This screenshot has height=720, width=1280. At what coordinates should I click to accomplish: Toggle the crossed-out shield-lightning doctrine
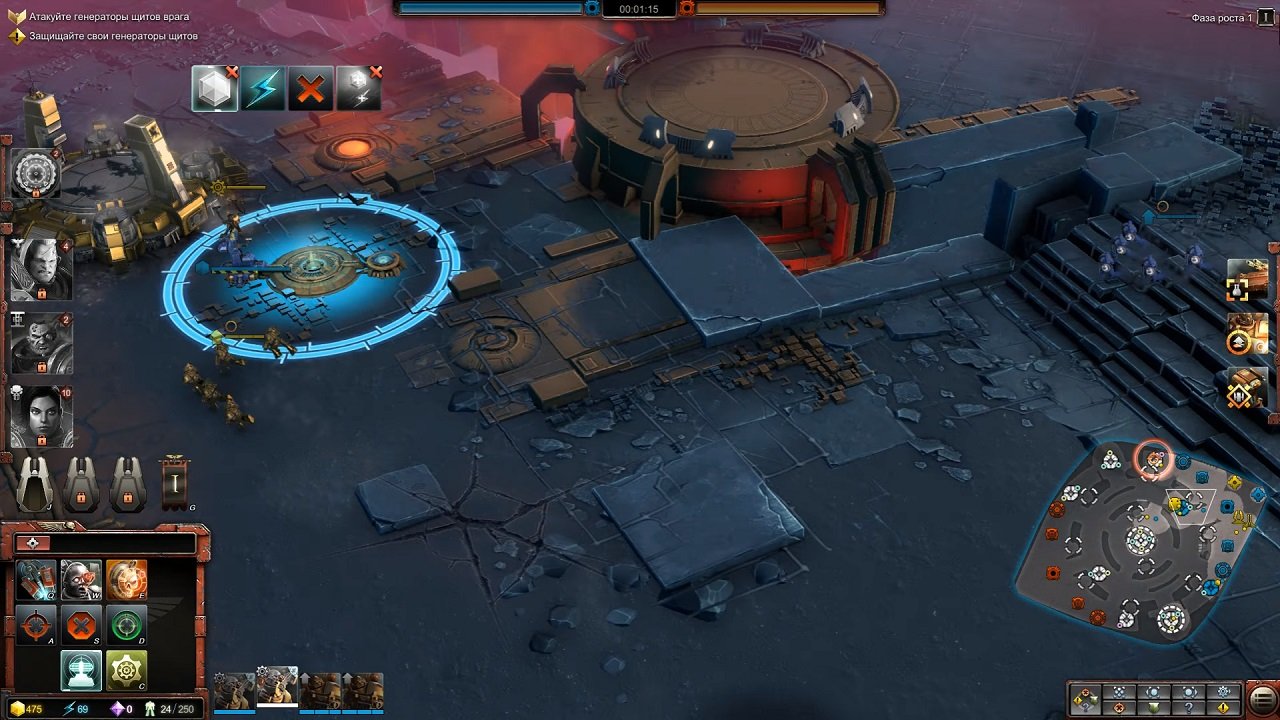[360, 88]
